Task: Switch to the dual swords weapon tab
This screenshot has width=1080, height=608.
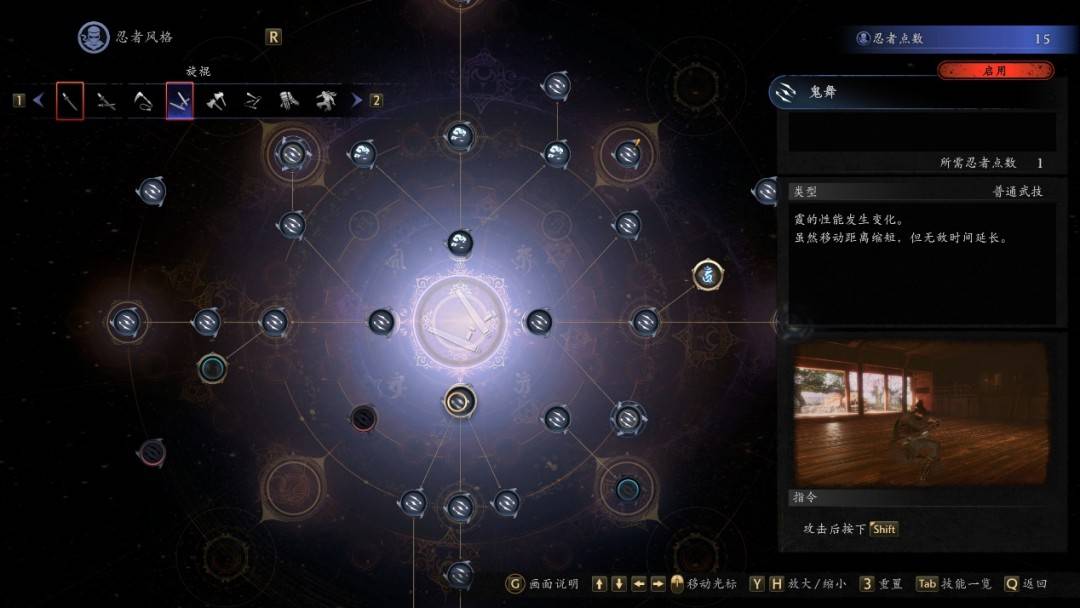Action: click(x=106, y=101)
